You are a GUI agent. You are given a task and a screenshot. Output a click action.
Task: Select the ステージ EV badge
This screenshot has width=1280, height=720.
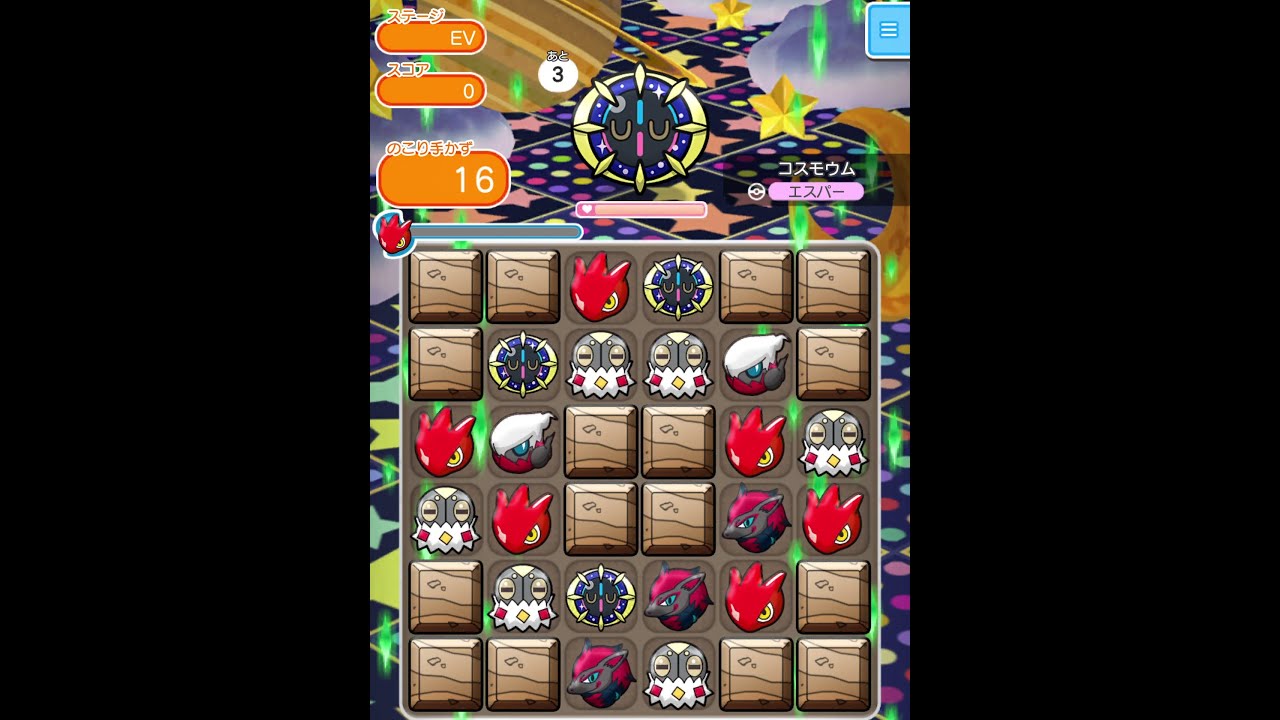431,37
